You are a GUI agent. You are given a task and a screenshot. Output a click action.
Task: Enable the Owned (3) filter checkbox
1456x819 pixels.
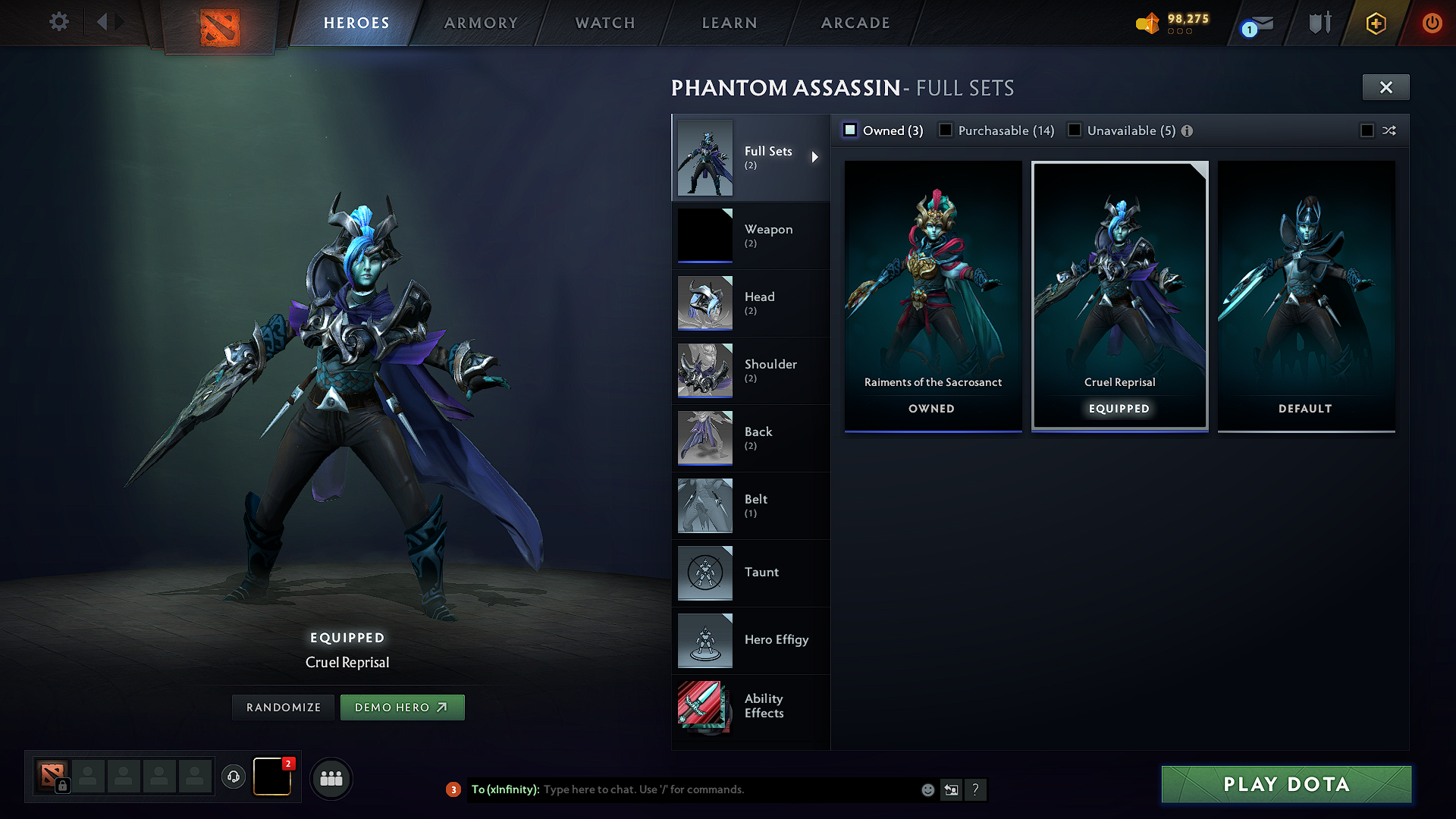(850, 130)
